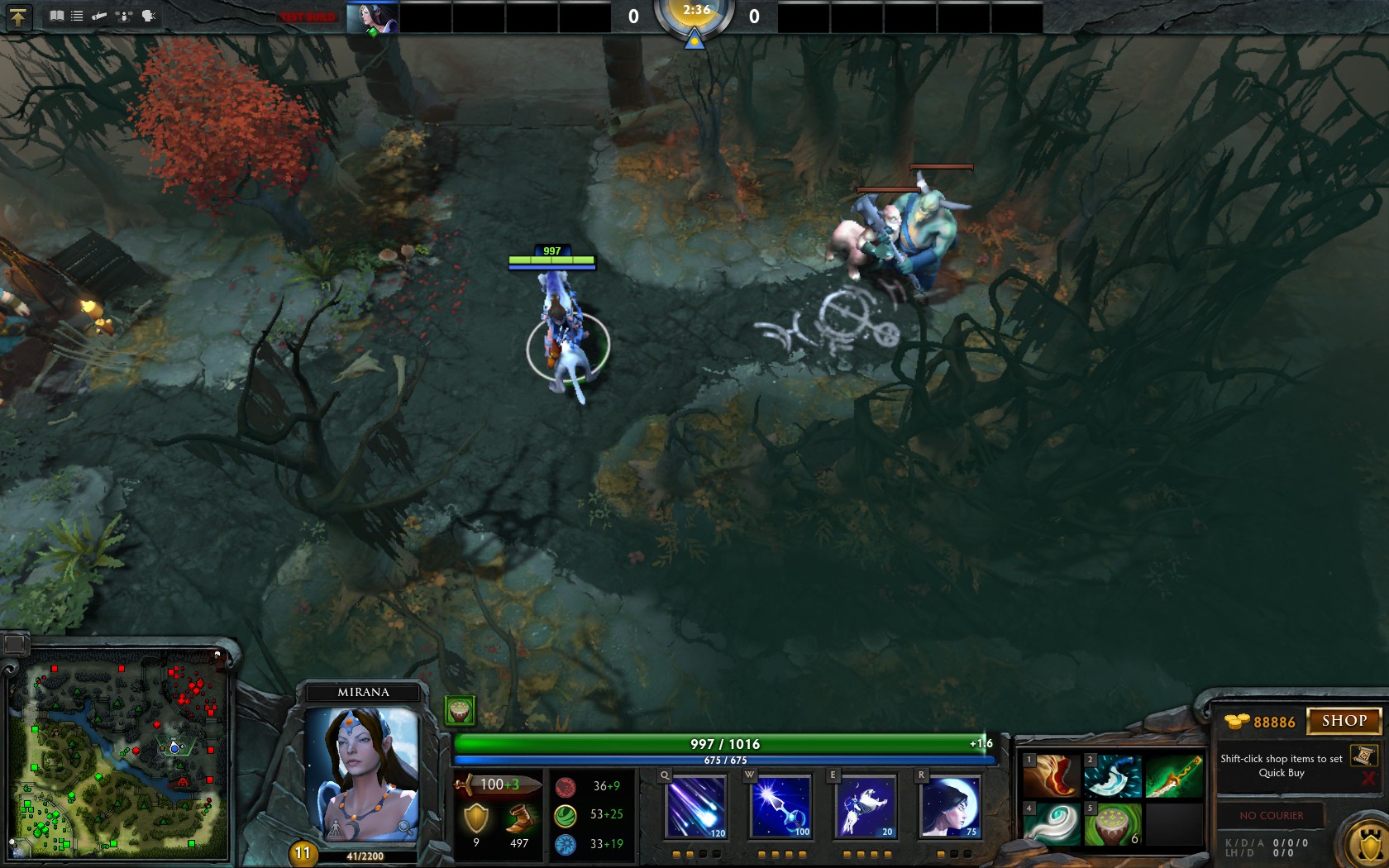Select the green ornate sword item

click(x=1173, y=776)
